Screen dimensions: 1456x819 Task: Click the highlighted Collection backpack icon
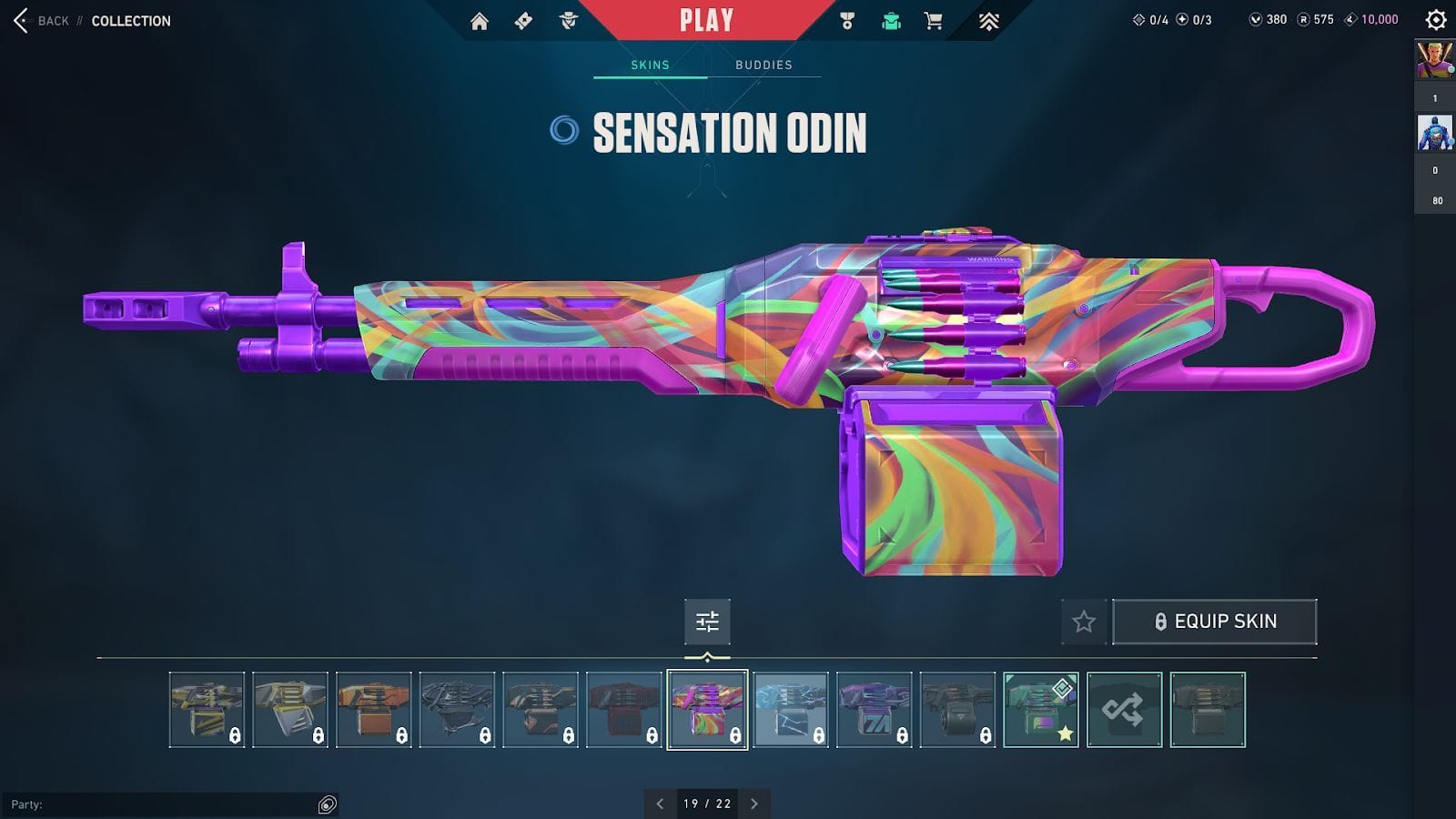890,20
